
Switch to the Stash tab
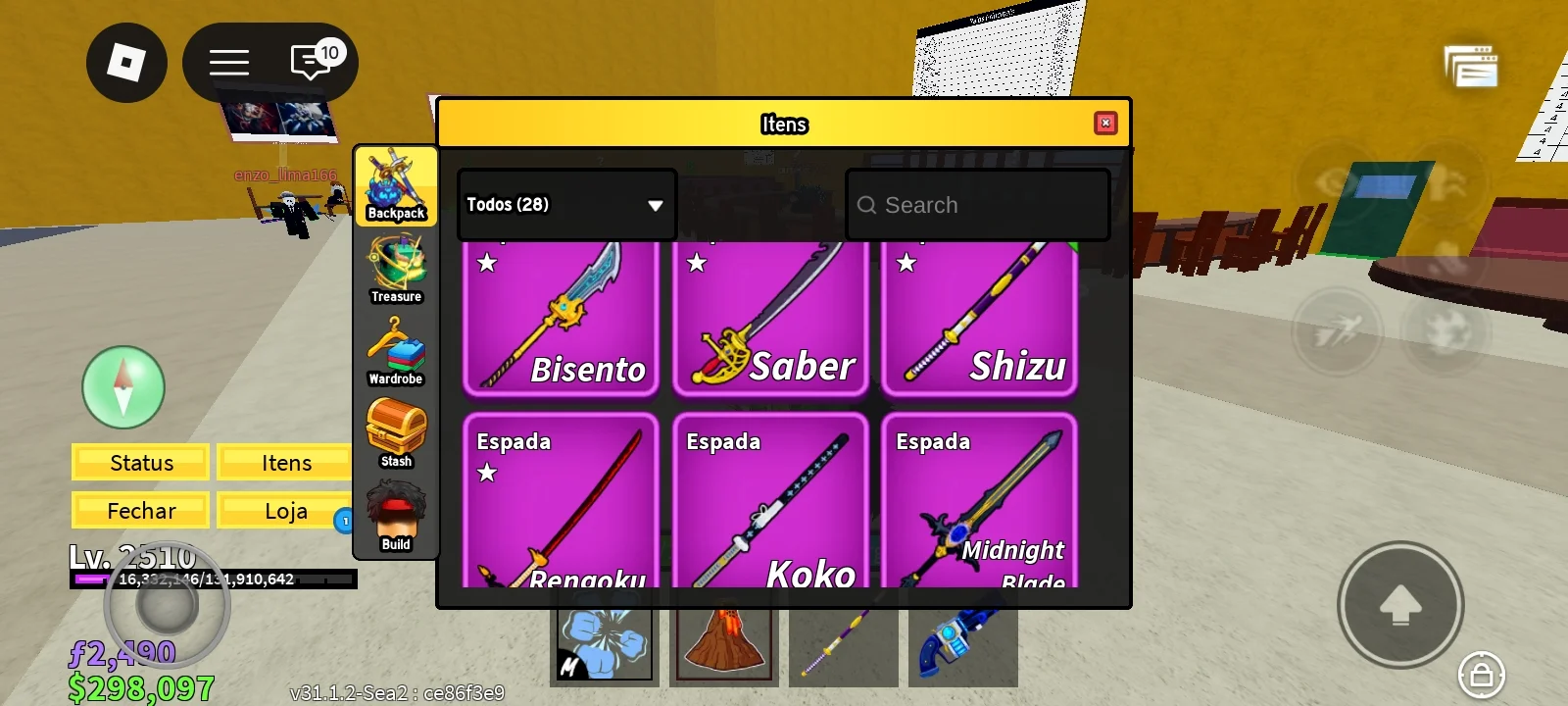[396, 434]
